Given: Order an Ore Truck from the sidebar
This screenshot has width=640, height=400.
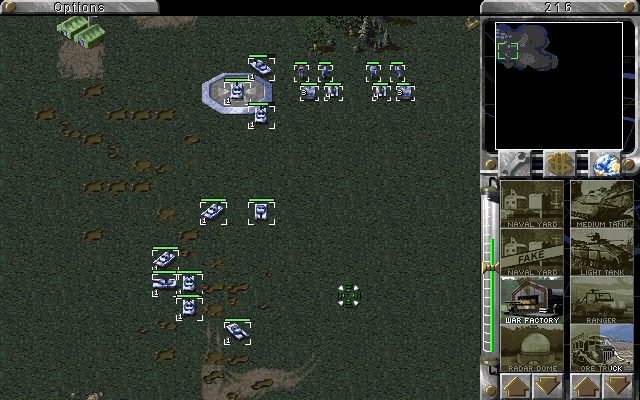Looking at the screenshot, I should (x=602, y=348).
